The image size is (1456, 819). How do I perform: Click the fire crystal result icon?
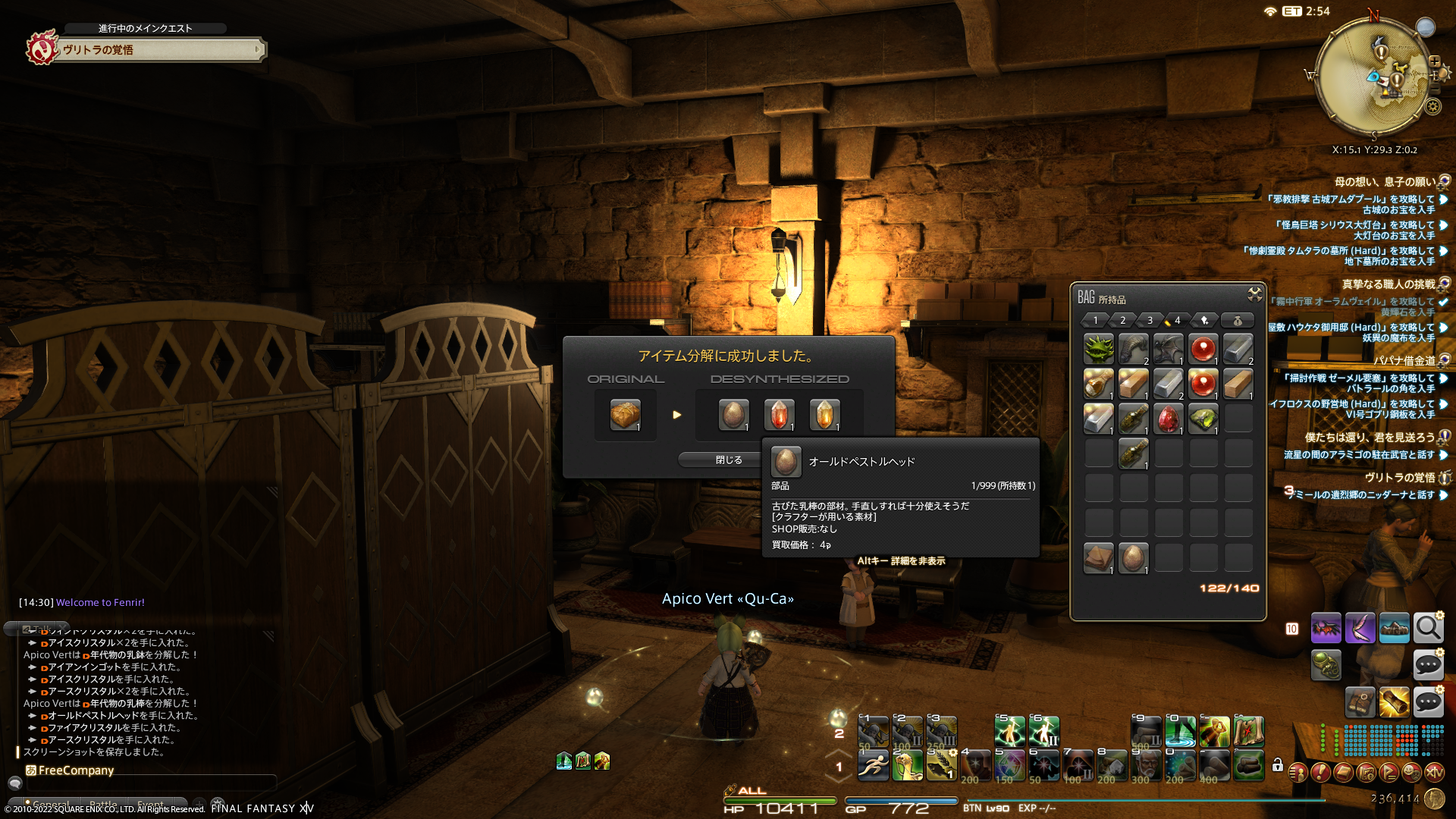[x=779, y=415]
